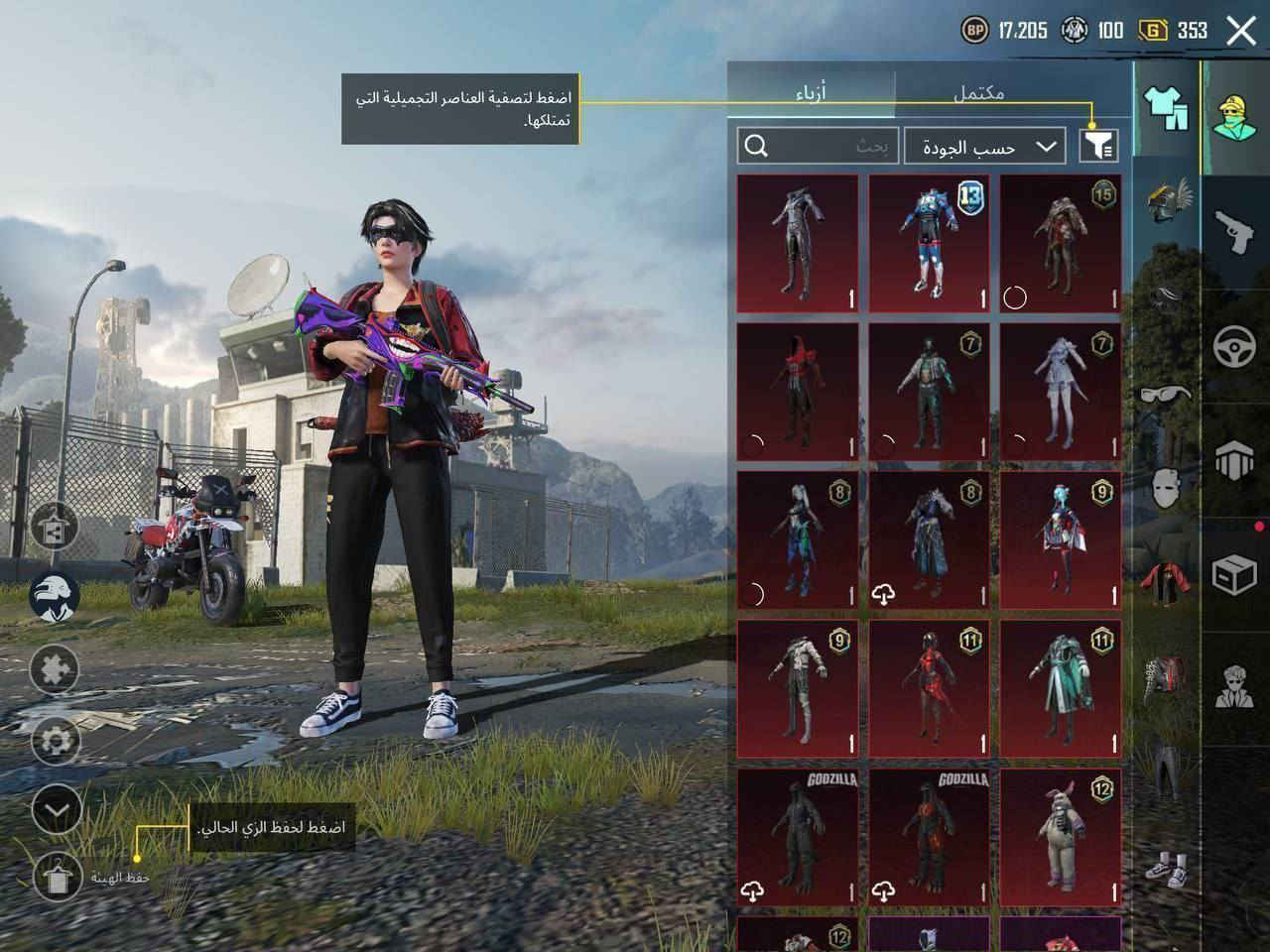
Task: Click the outfit search field
Action: [819, 147]
